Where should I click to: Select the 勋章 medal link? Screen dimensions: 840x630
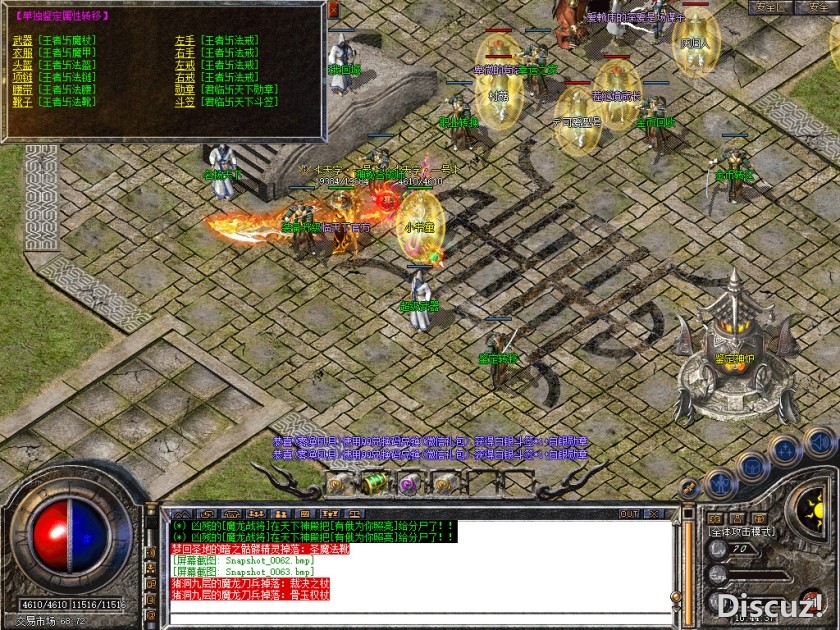coord(184,88)
